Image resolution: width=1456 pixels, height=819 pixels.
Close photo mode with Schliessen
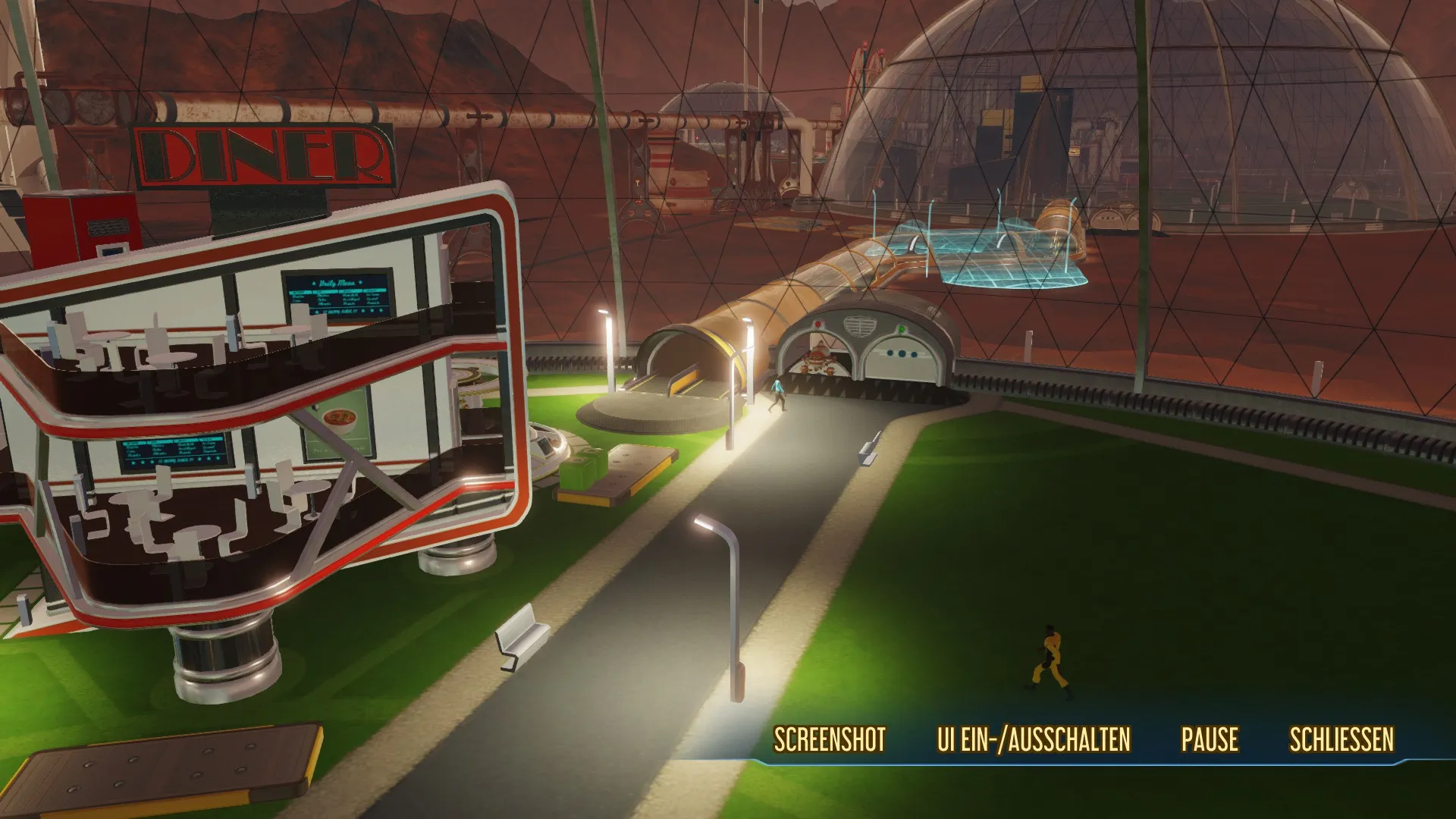(1341, 739)
